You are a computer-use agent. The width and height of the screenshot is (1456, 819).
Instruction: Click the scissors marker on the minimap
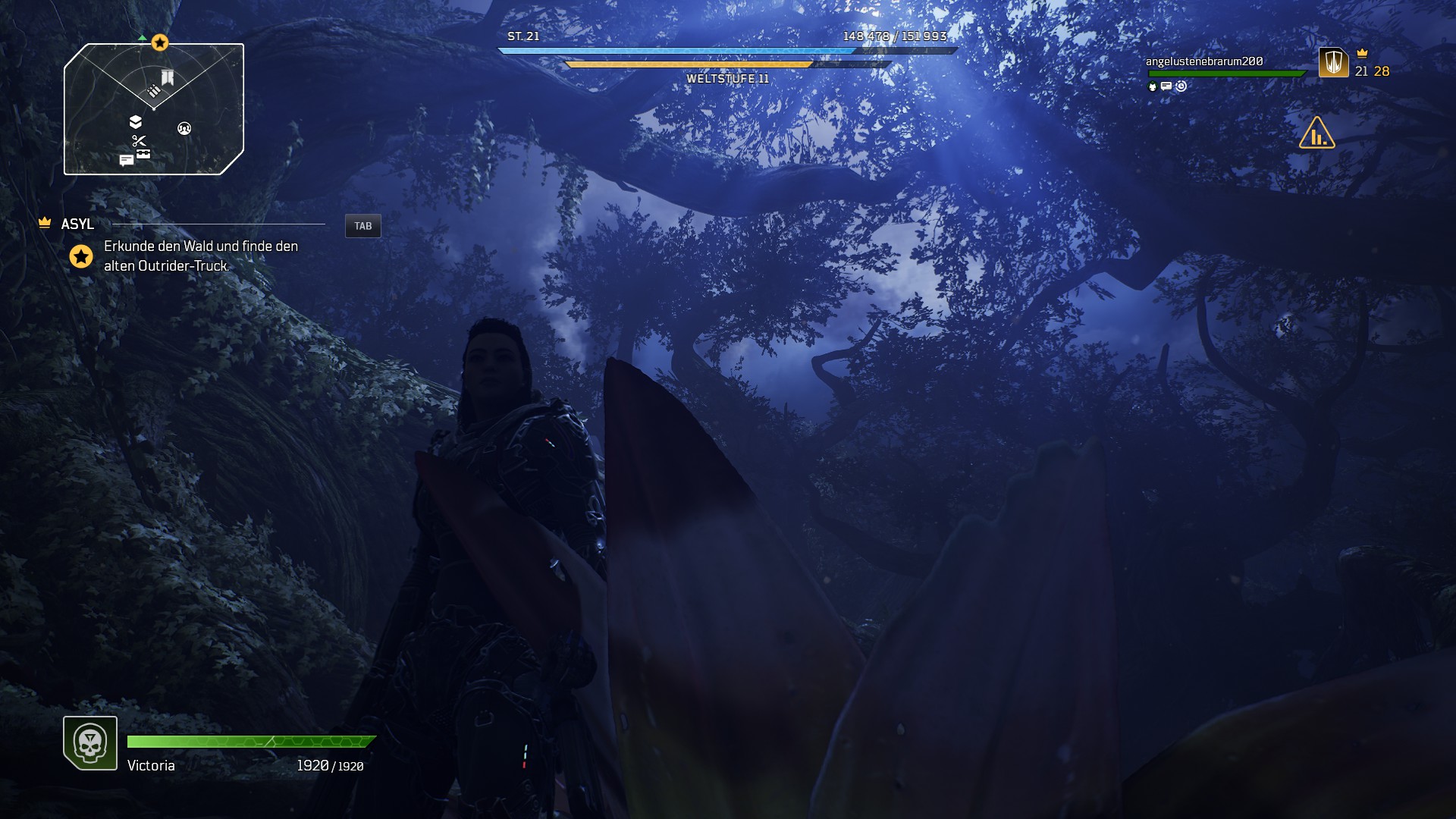139,140
